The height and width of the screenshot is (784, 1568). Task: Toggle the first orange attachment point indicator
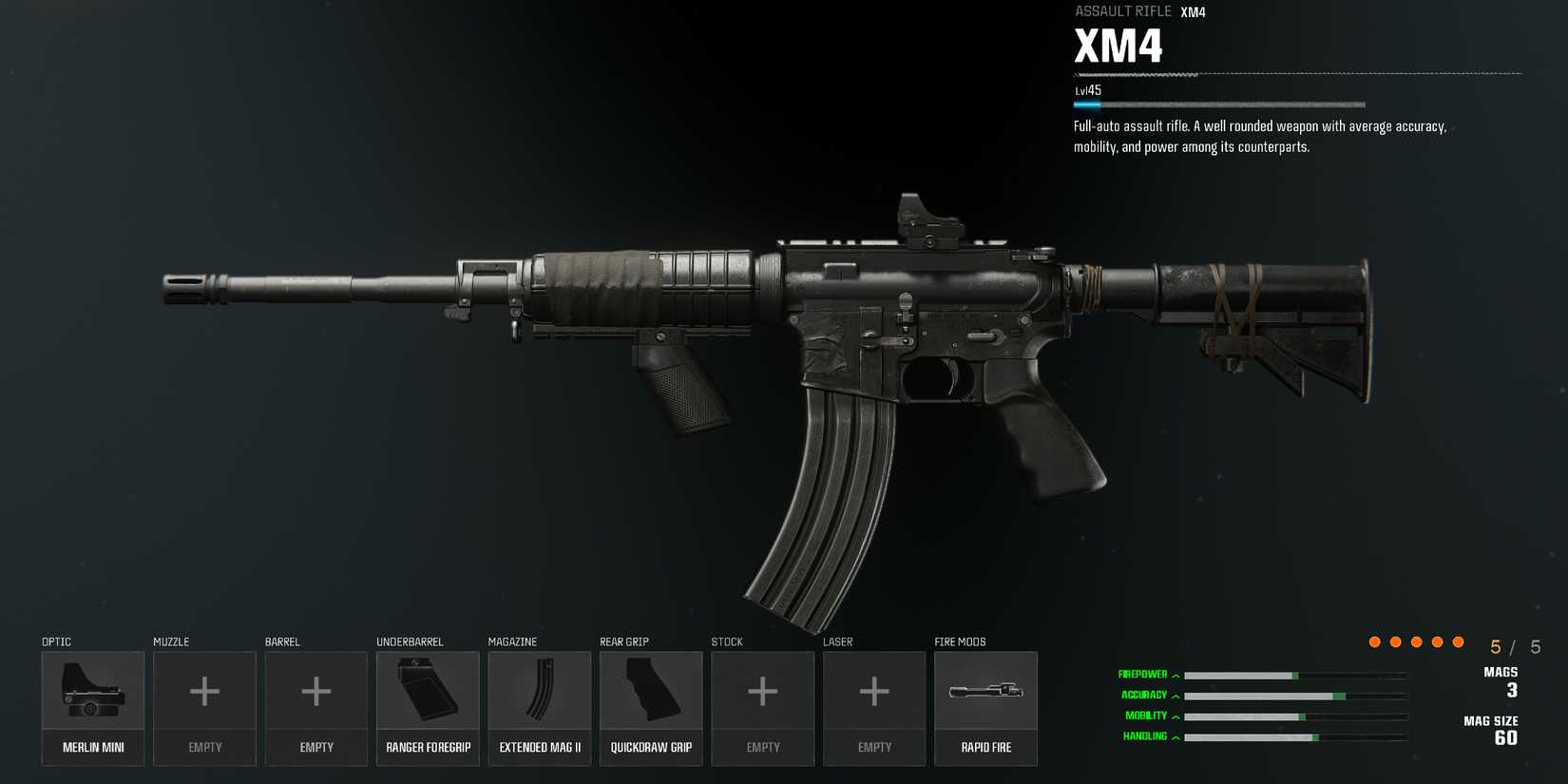click(1374, 641)
